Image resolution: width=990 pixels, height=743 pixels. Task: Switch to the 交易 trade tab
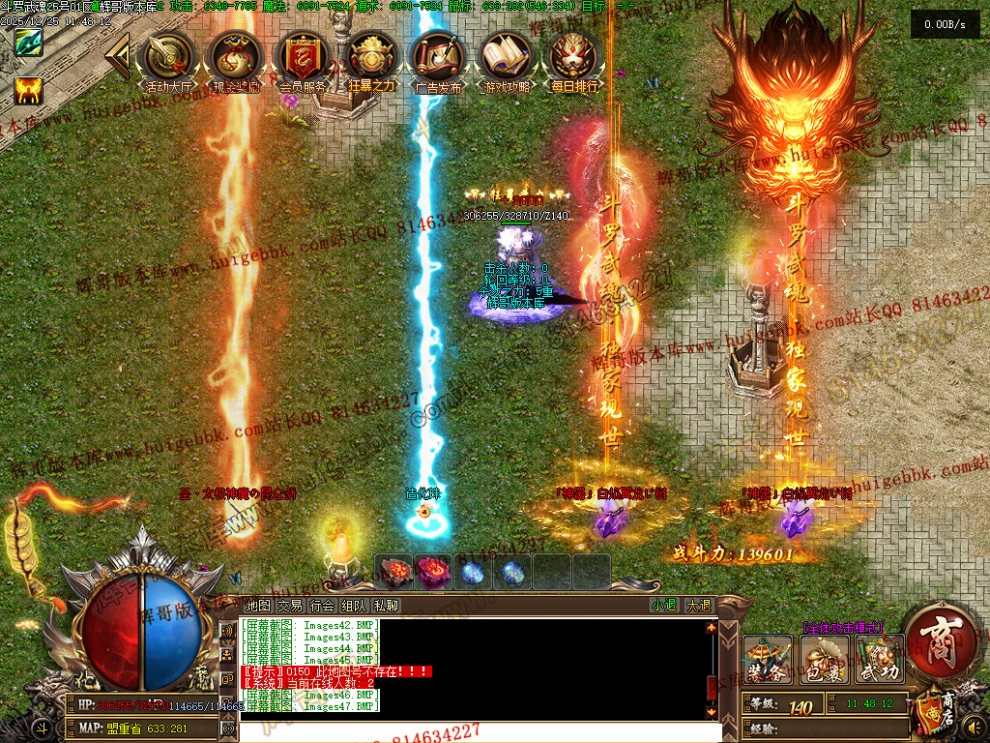[290, 605]
